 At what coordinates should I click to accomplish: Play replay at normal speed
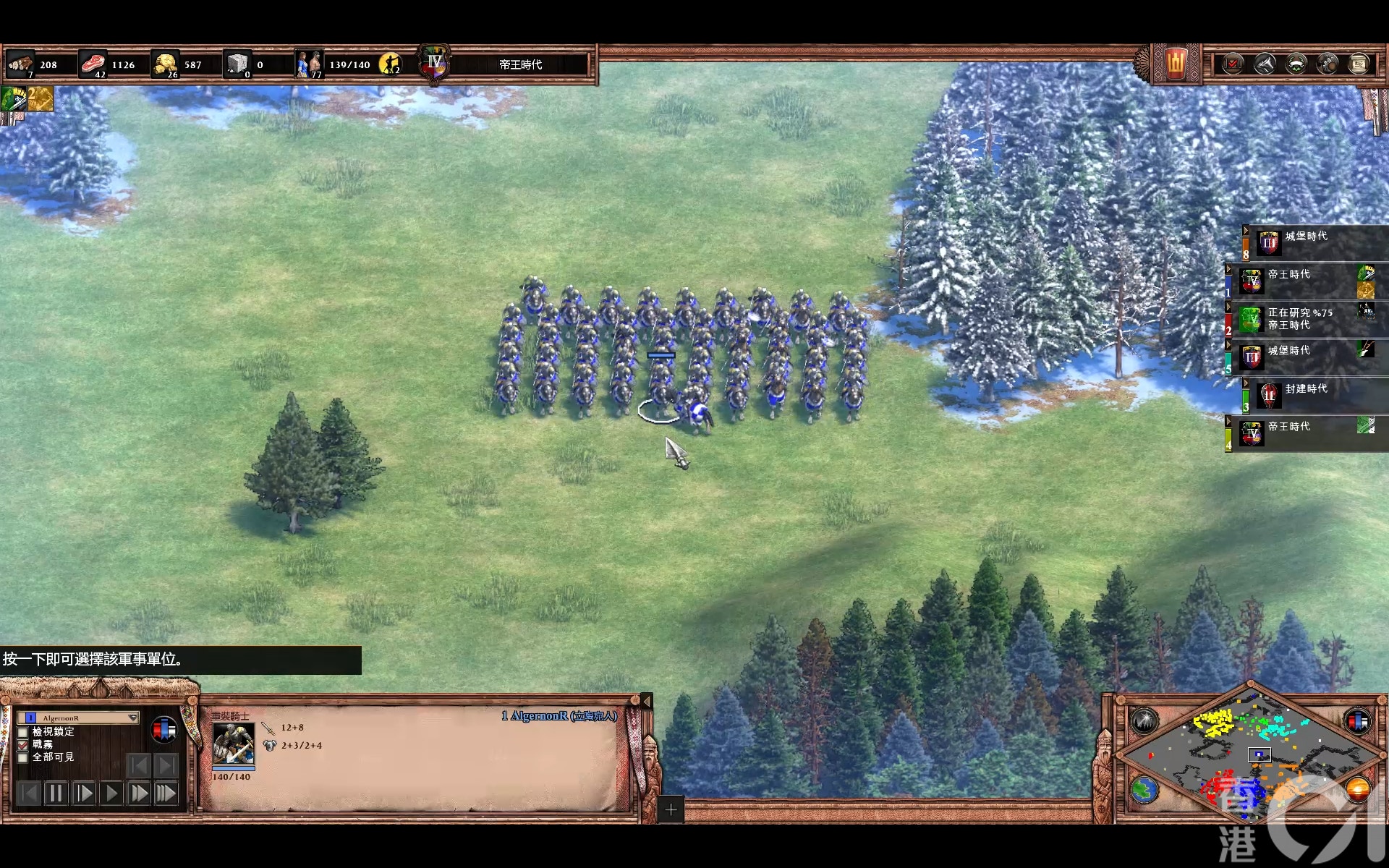pyautogui.click(x=111, y=793)
